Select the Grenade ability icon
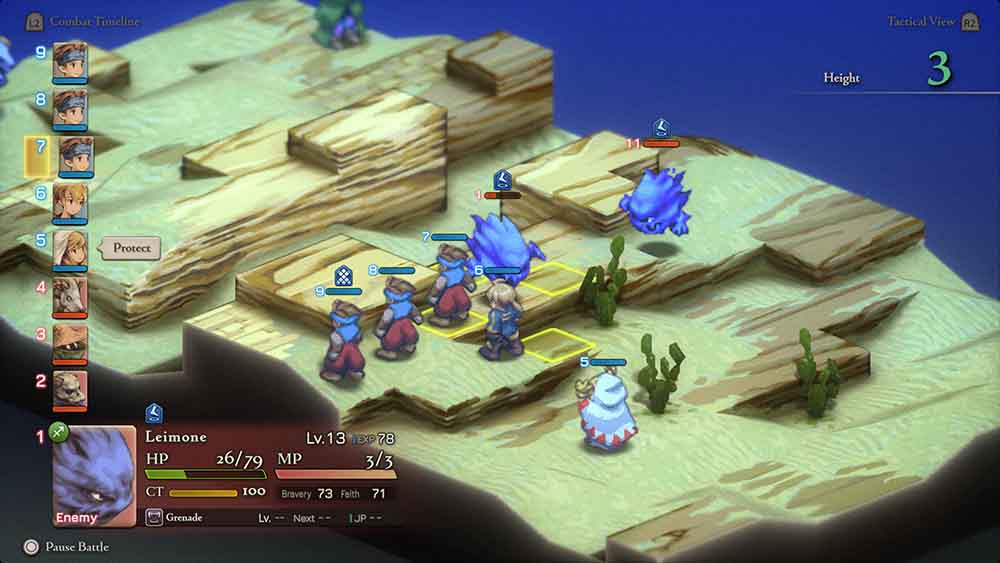 coord(154,517)
